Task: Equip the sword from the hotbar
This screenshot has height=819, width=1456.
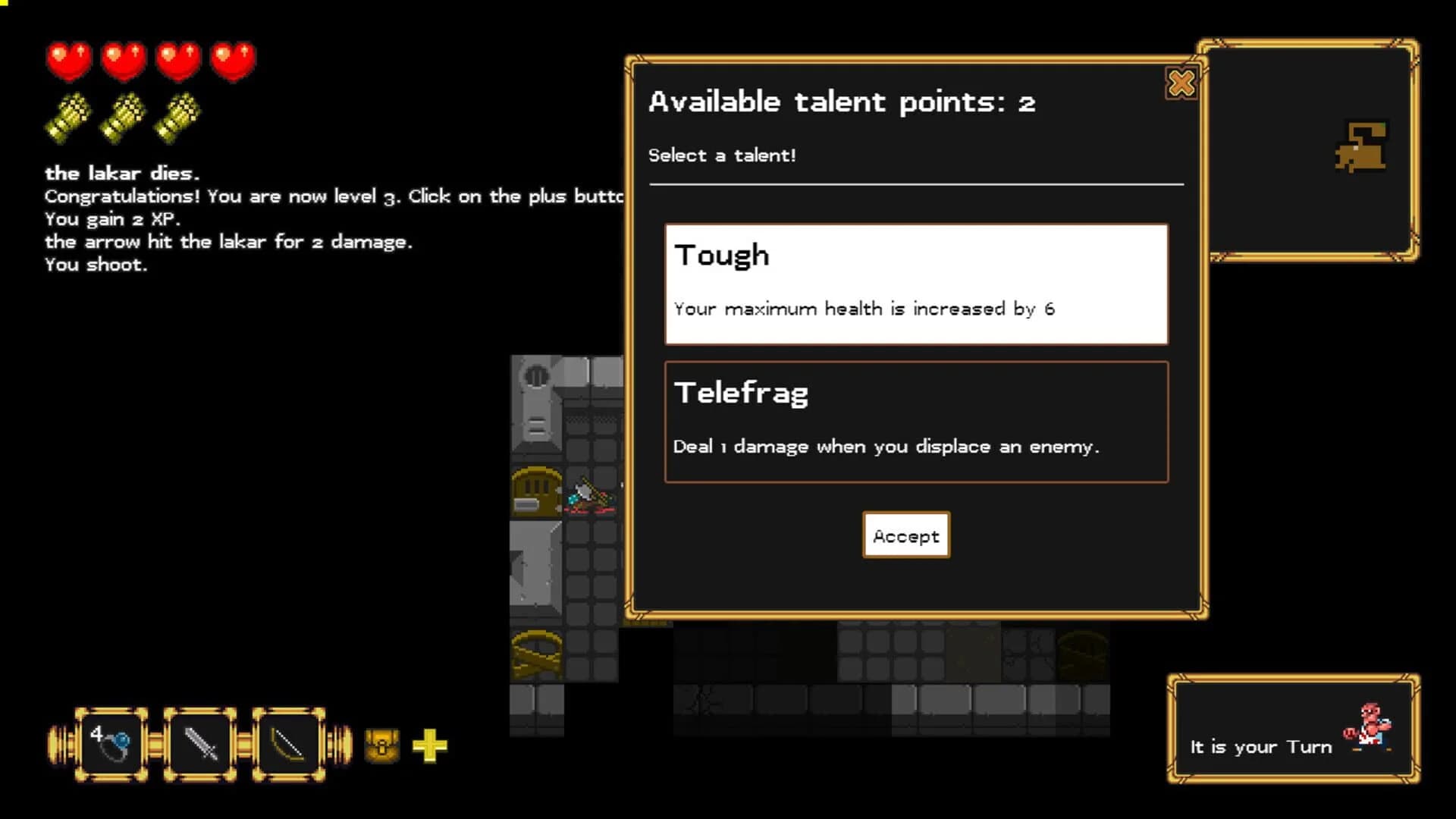Action: pos(199,744)
